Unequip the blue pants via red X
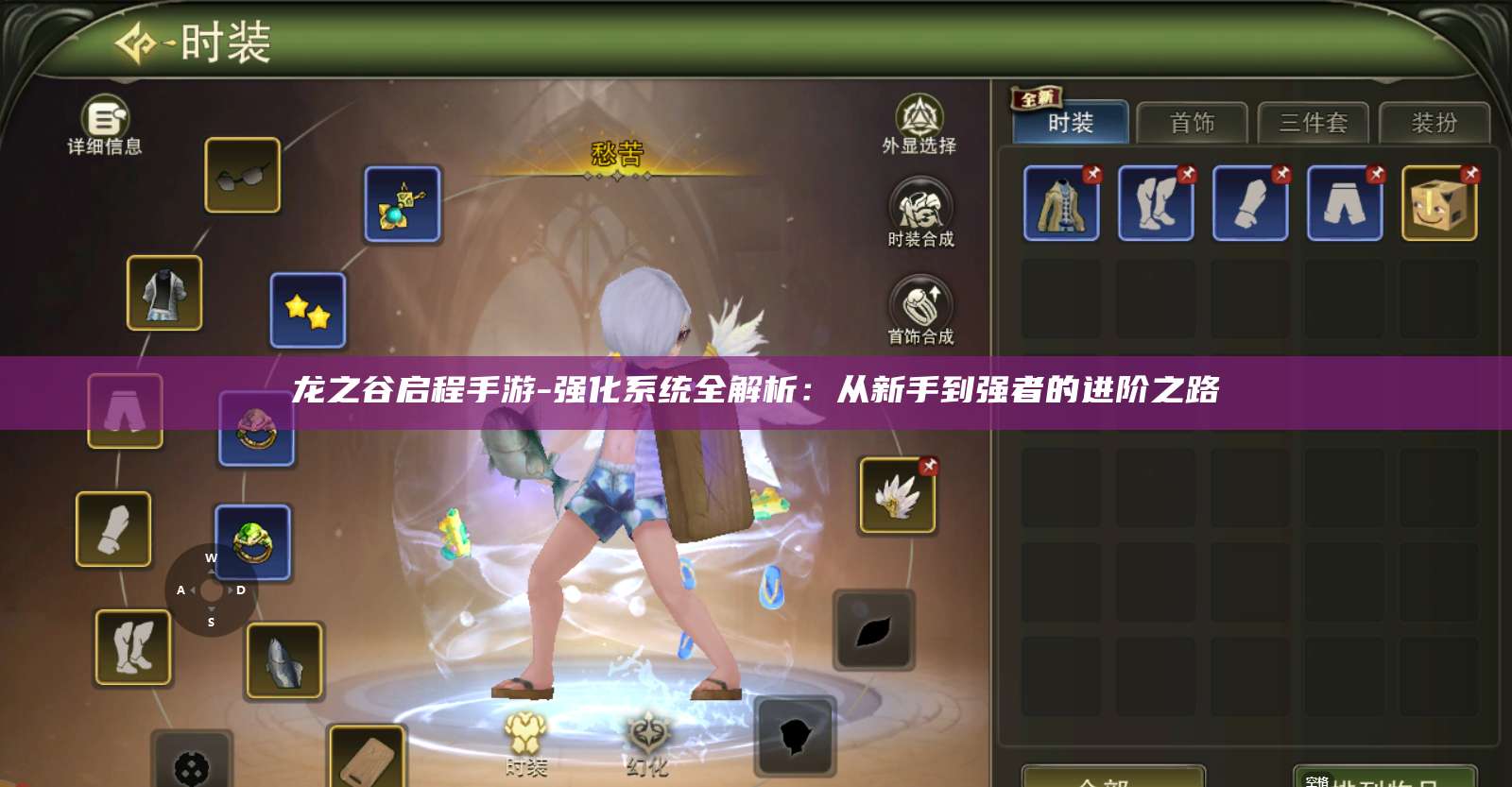The image size is (1512, 787). [1377, 174]
